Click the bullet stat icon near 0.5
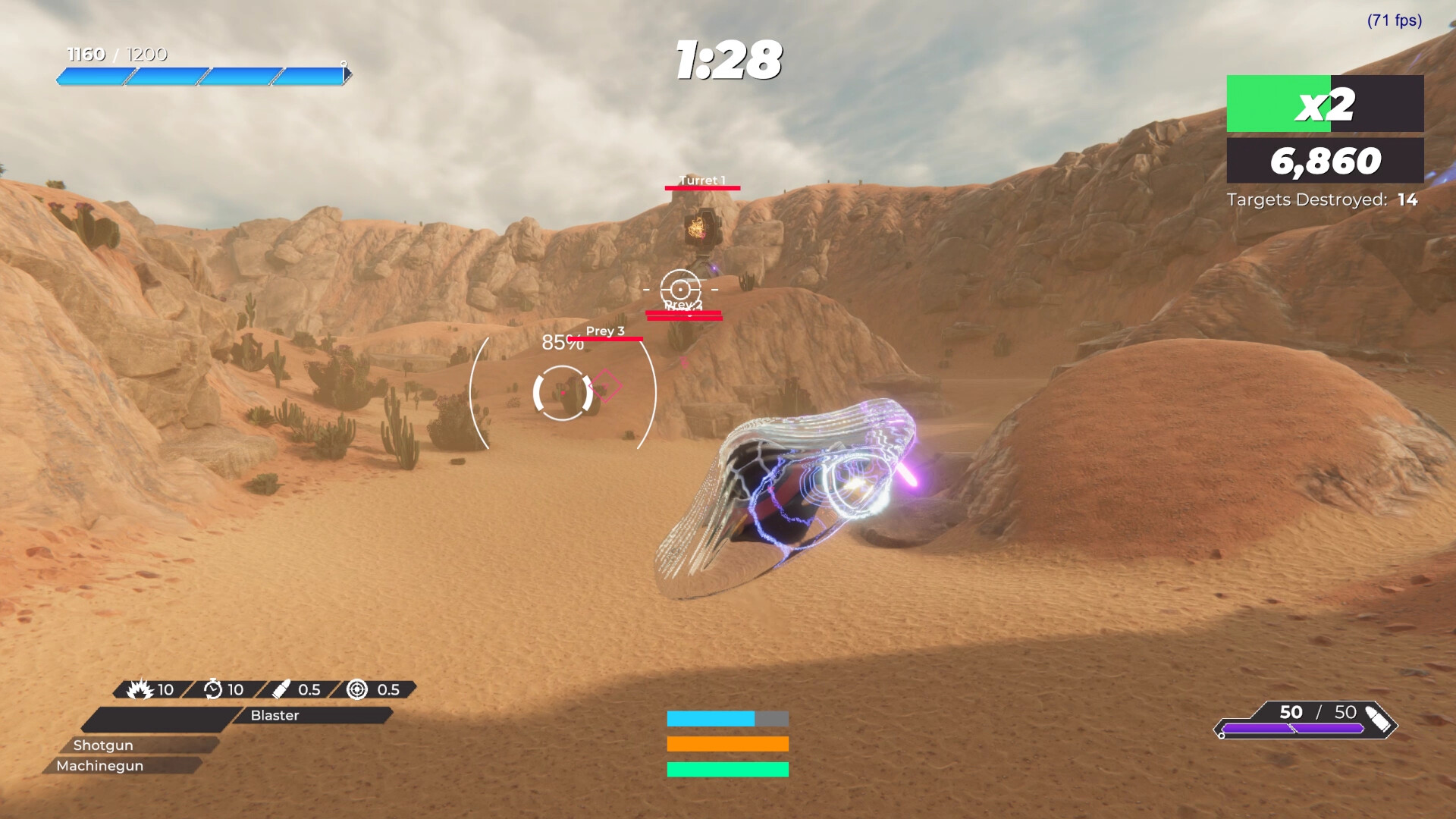Image resolution: width=1456 pixels, height=819 pixels. pos(282,690)
